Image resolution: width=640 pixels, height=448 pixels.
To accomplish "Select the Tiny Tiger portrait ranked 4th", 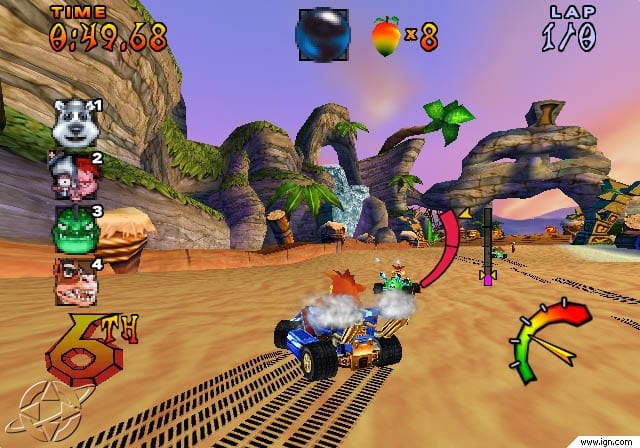I will [75, 283].
